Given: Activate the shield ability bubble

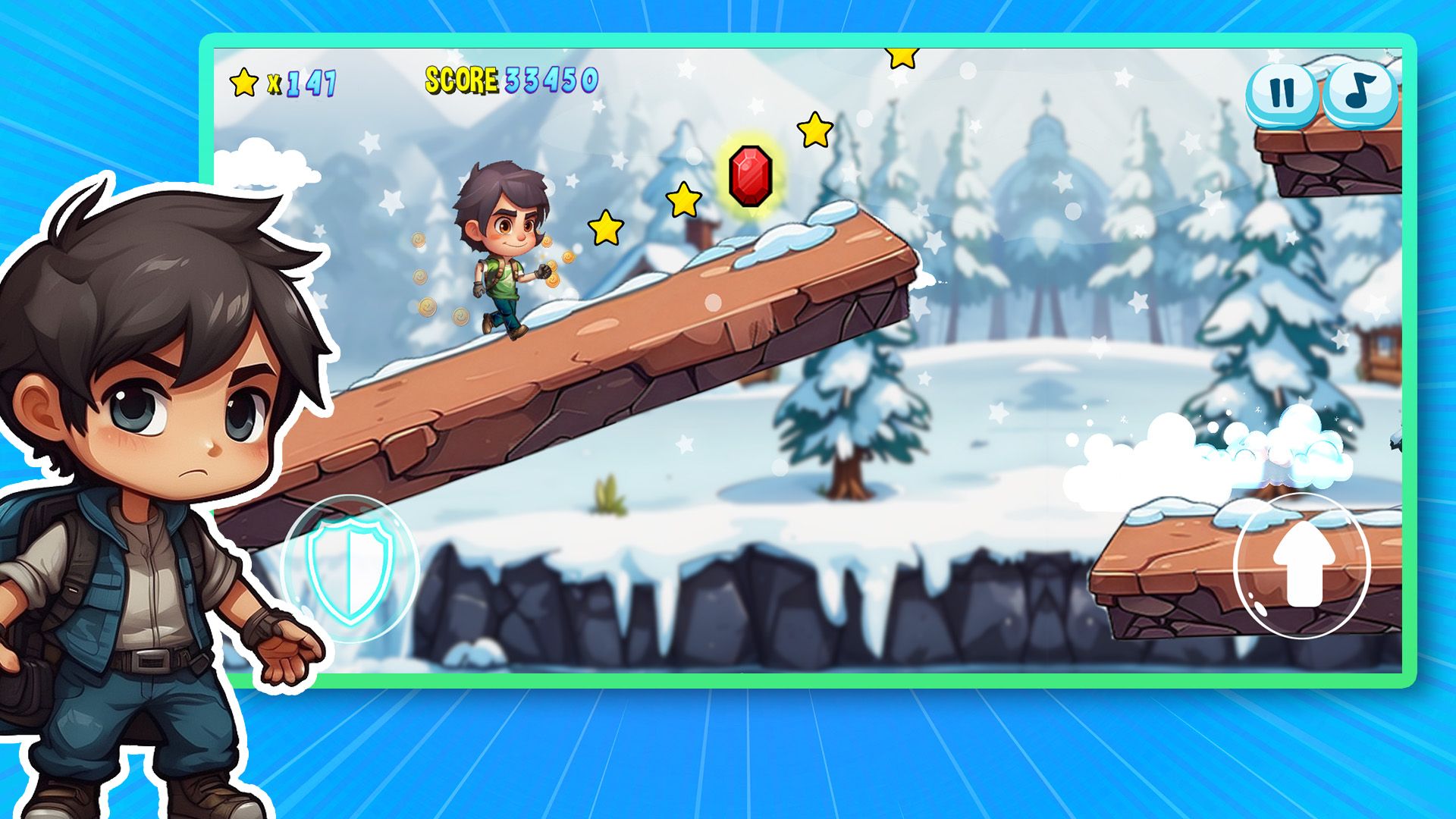Looking at the screenshot, I should click(x=350, y=567).
